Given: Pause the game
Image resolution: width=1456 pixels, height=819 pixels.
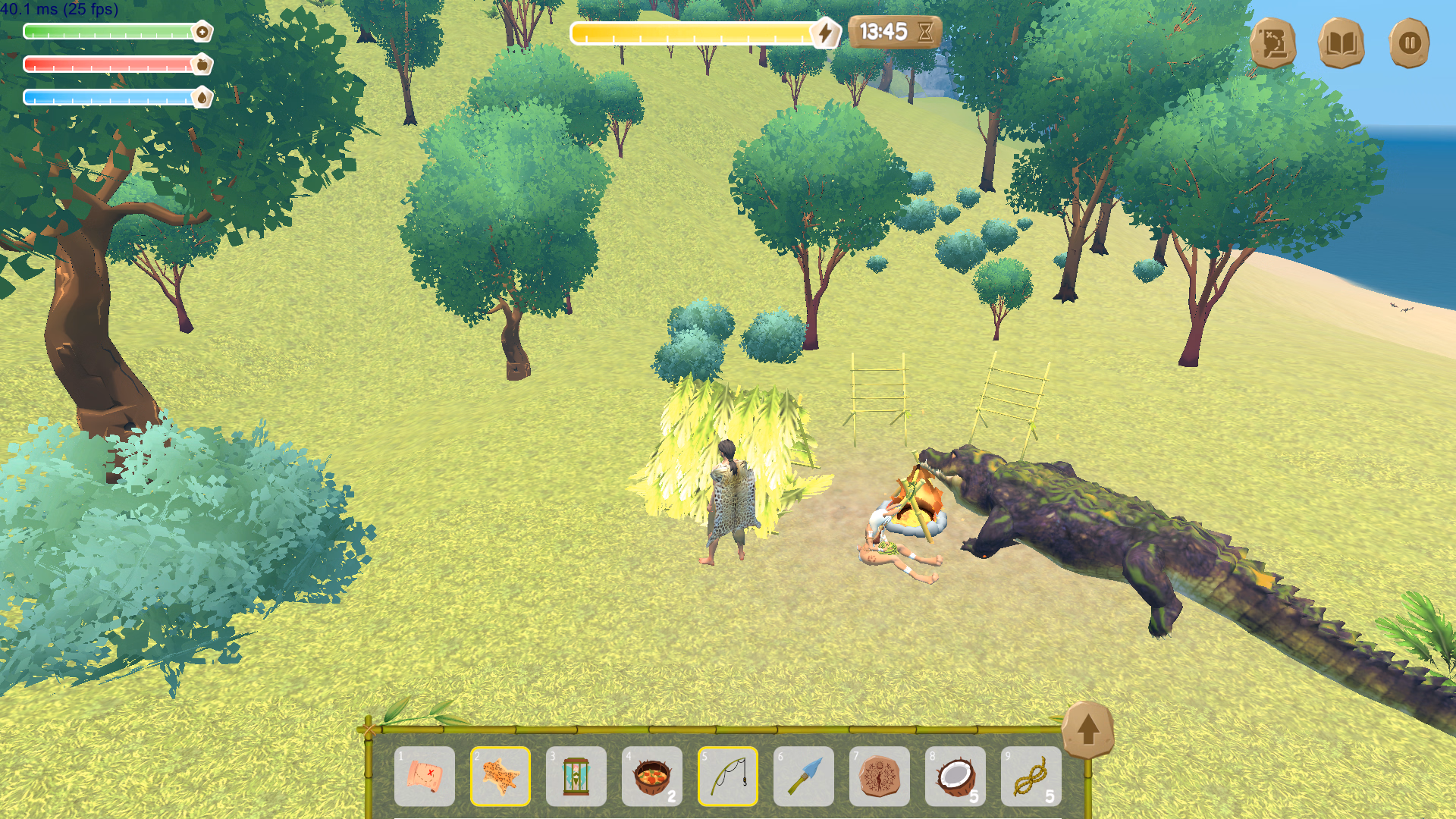Looking at the screenshot, I should 1409,43.
